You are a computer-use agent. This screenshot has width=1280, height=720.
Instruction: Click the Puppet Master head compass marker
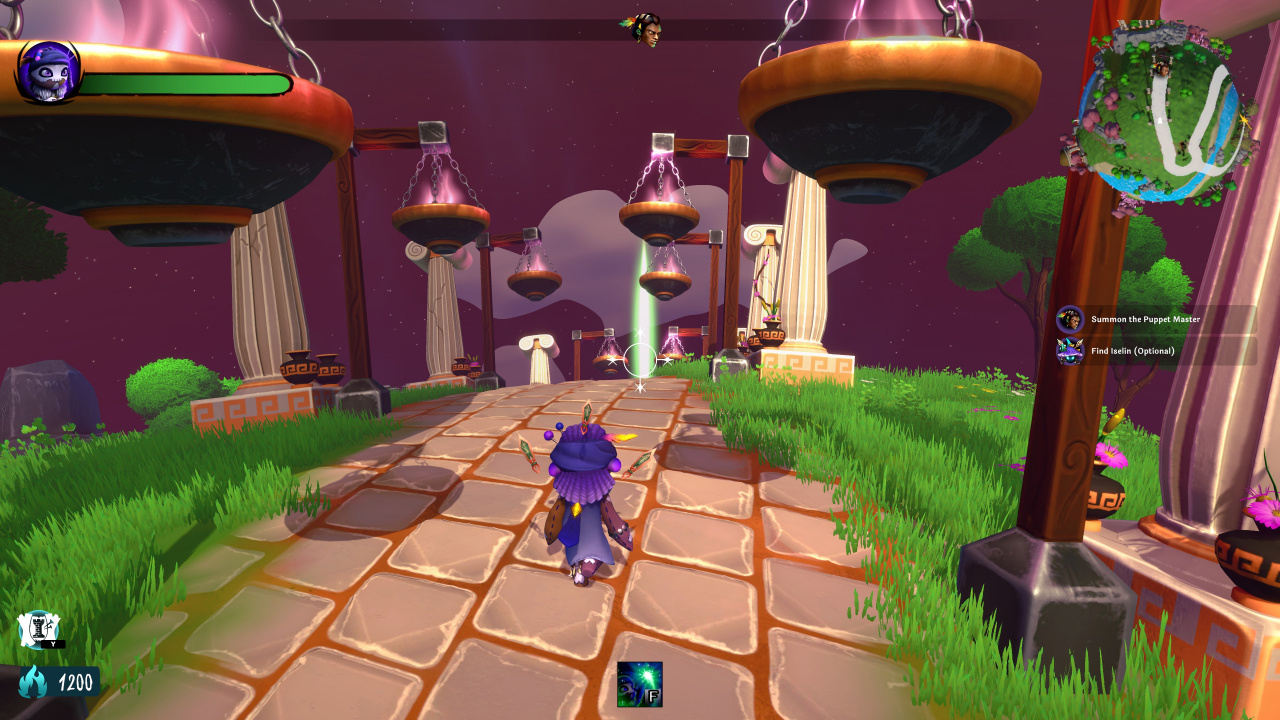(x=646, y=28)
